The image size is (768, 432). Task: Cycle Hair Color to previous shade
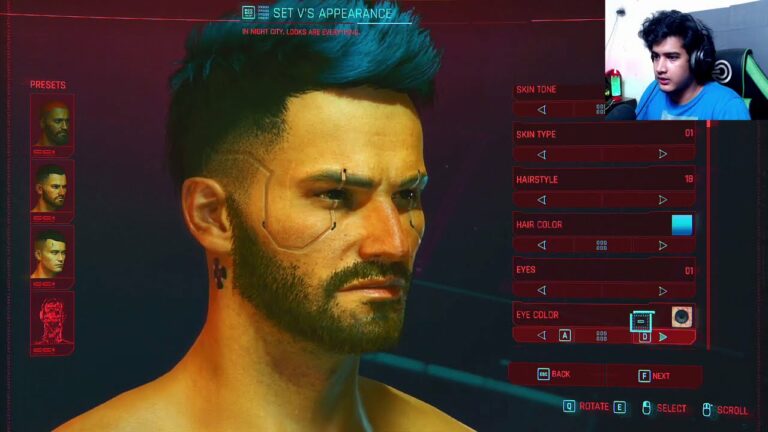[x=542, y=245]
